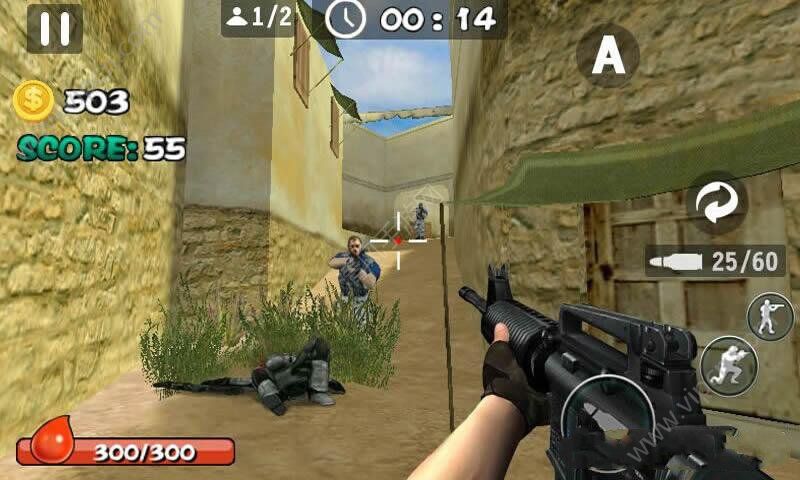Switch to the crouching soldier stance

coord(728,366)
